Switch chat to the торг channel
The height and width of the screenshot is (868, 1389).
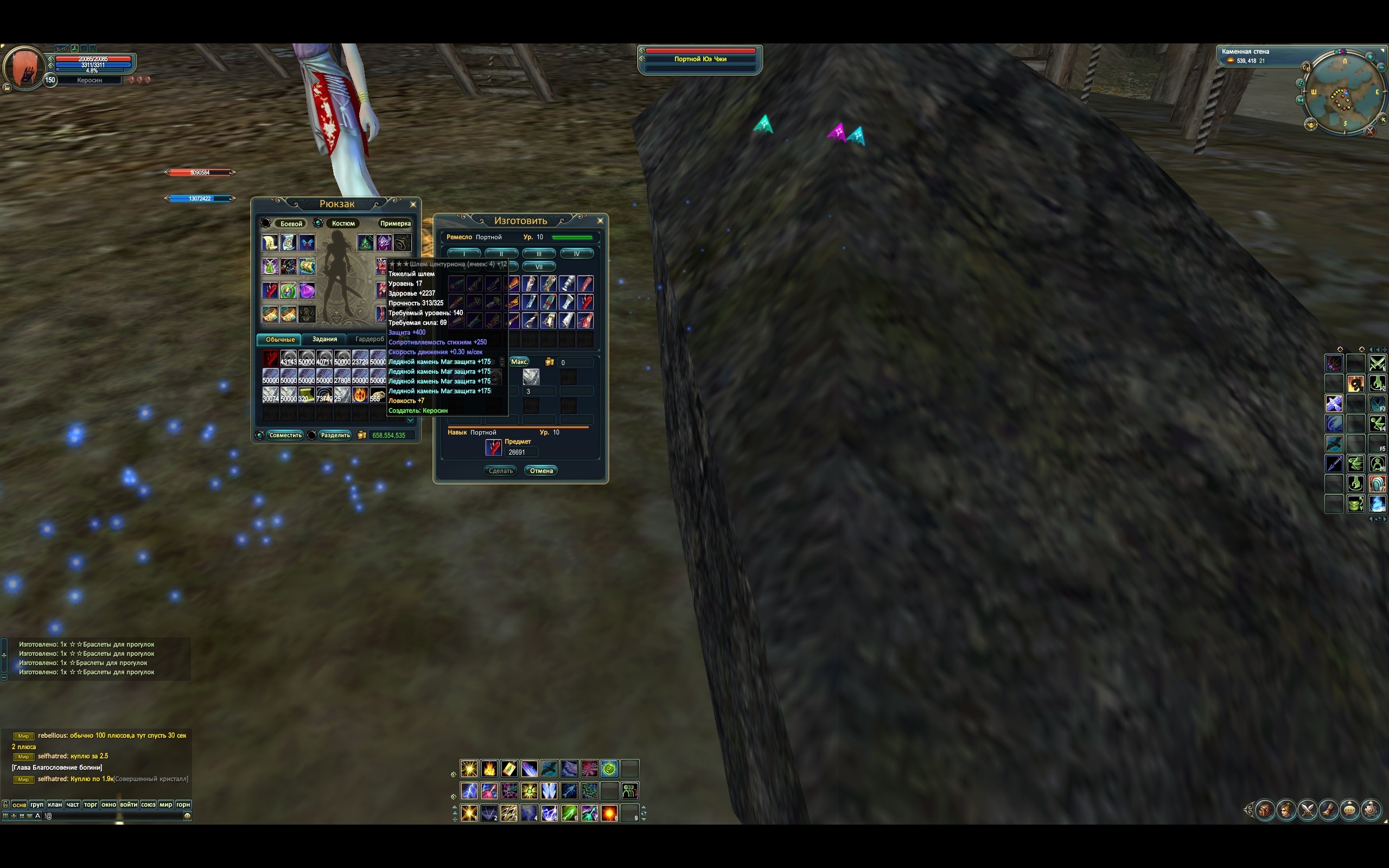click(x=91, y=805)
